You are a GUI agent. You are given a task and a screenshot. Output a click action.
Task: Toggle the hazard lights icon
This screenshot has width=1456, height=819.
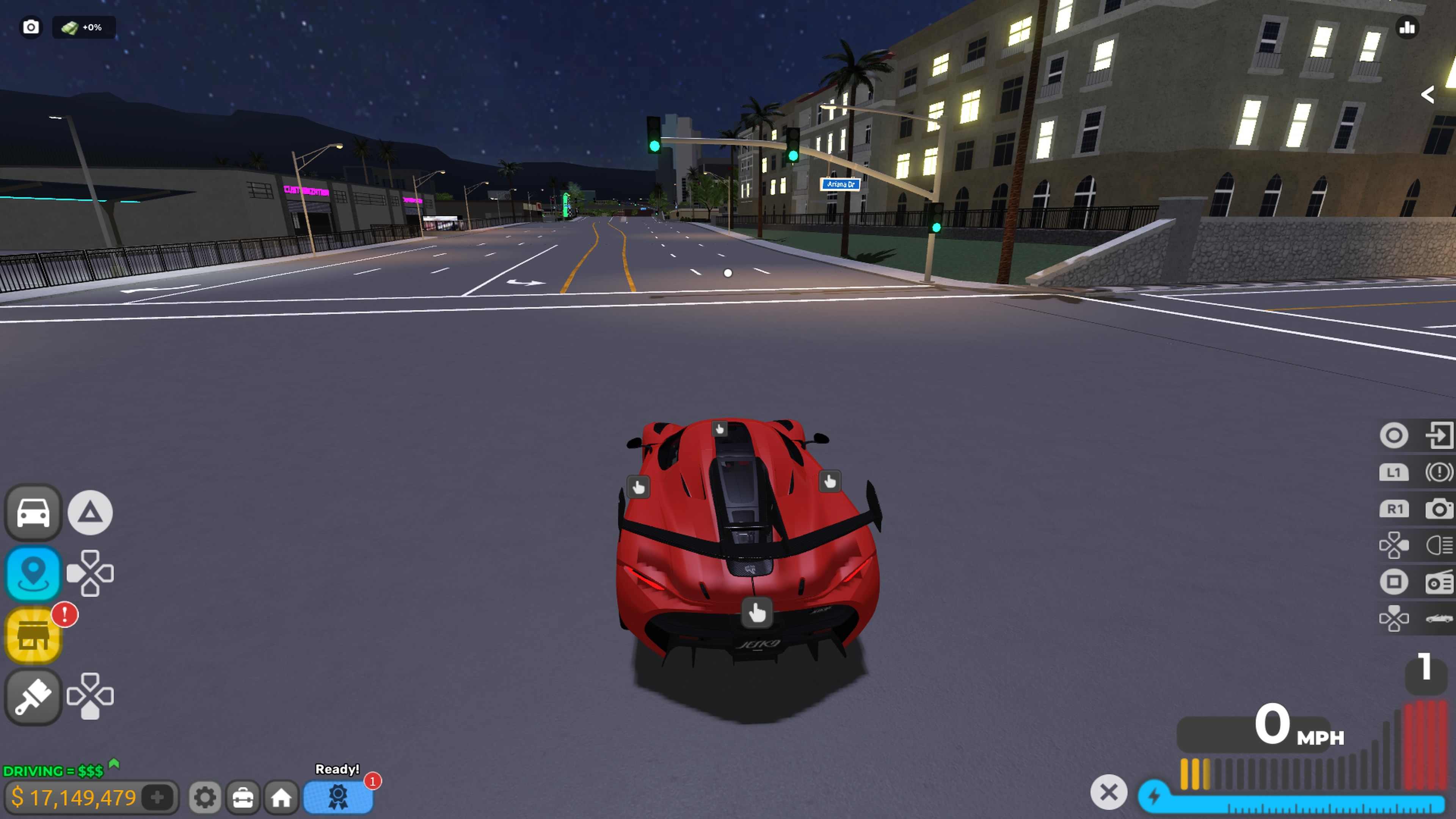1439,472
